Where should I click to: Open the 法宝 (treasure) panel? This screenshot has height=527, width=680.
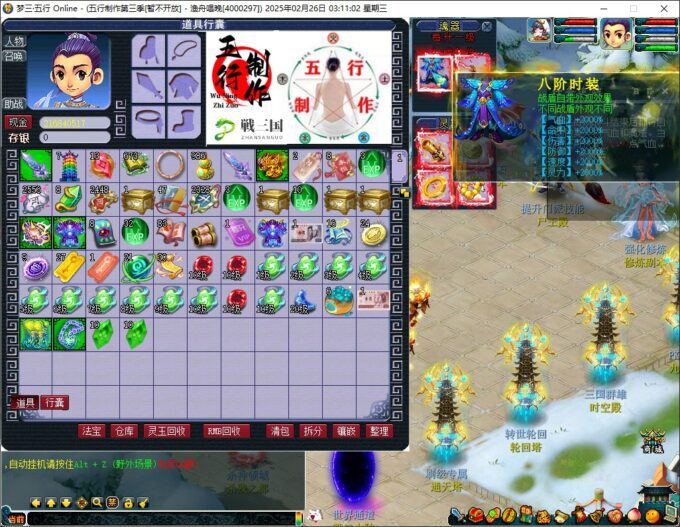click(92, 431)
